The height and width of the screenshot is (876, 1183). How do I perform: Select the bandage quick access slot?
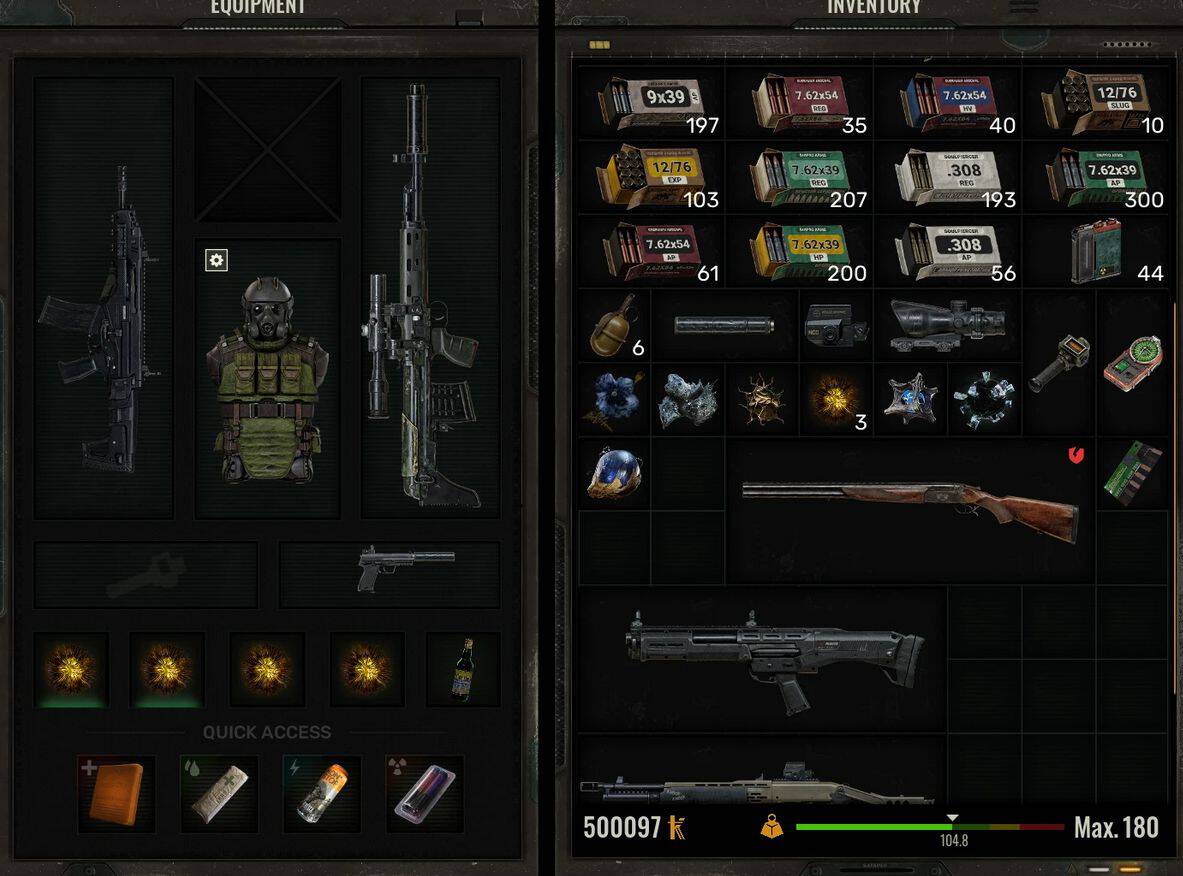(x=219, y=794)
